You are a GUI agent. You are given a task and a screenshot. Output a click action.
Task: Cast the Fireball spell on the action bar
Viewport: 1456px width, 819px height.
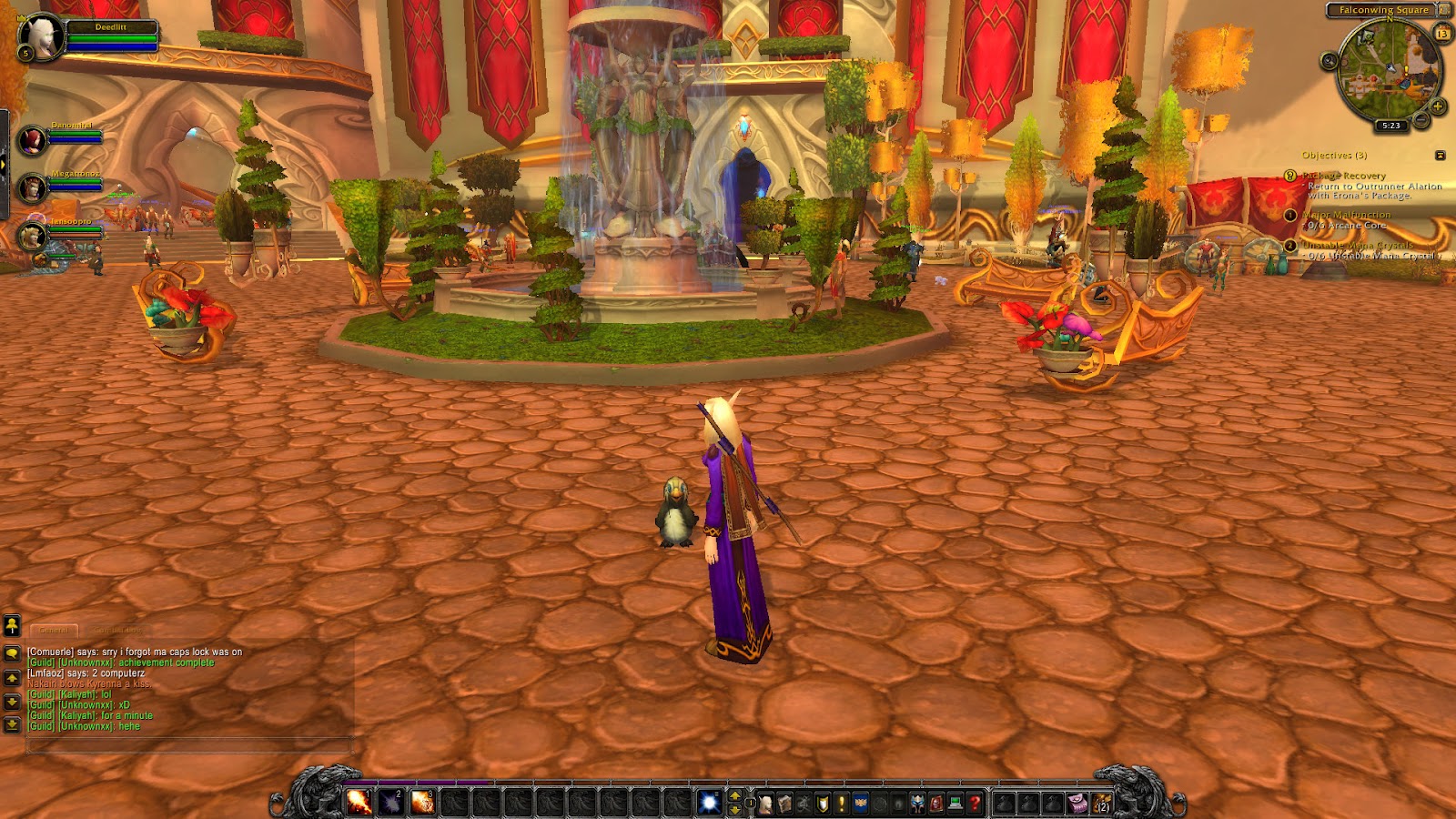coord(359,803)
